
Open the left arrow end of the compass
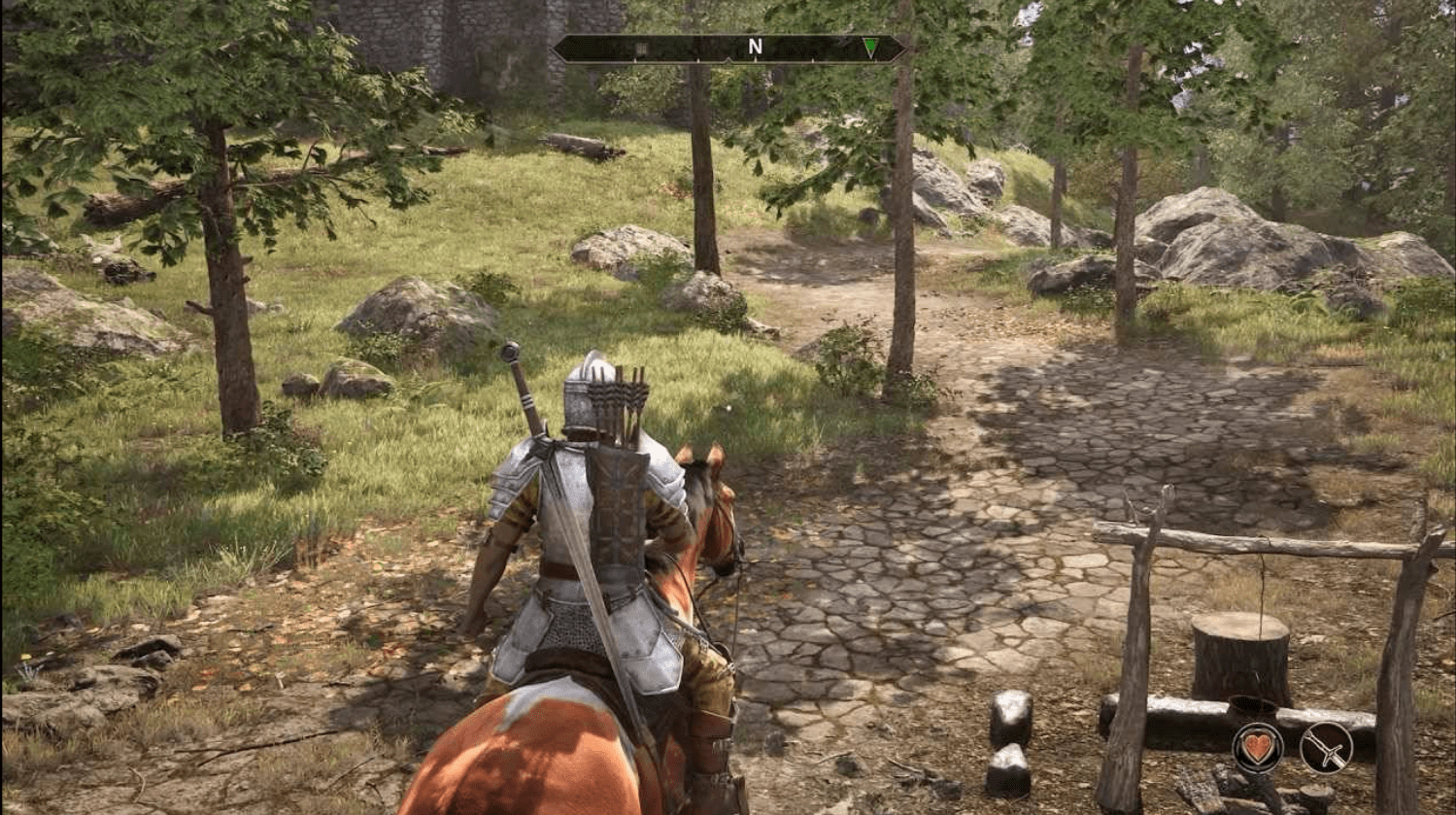(559, 47)
